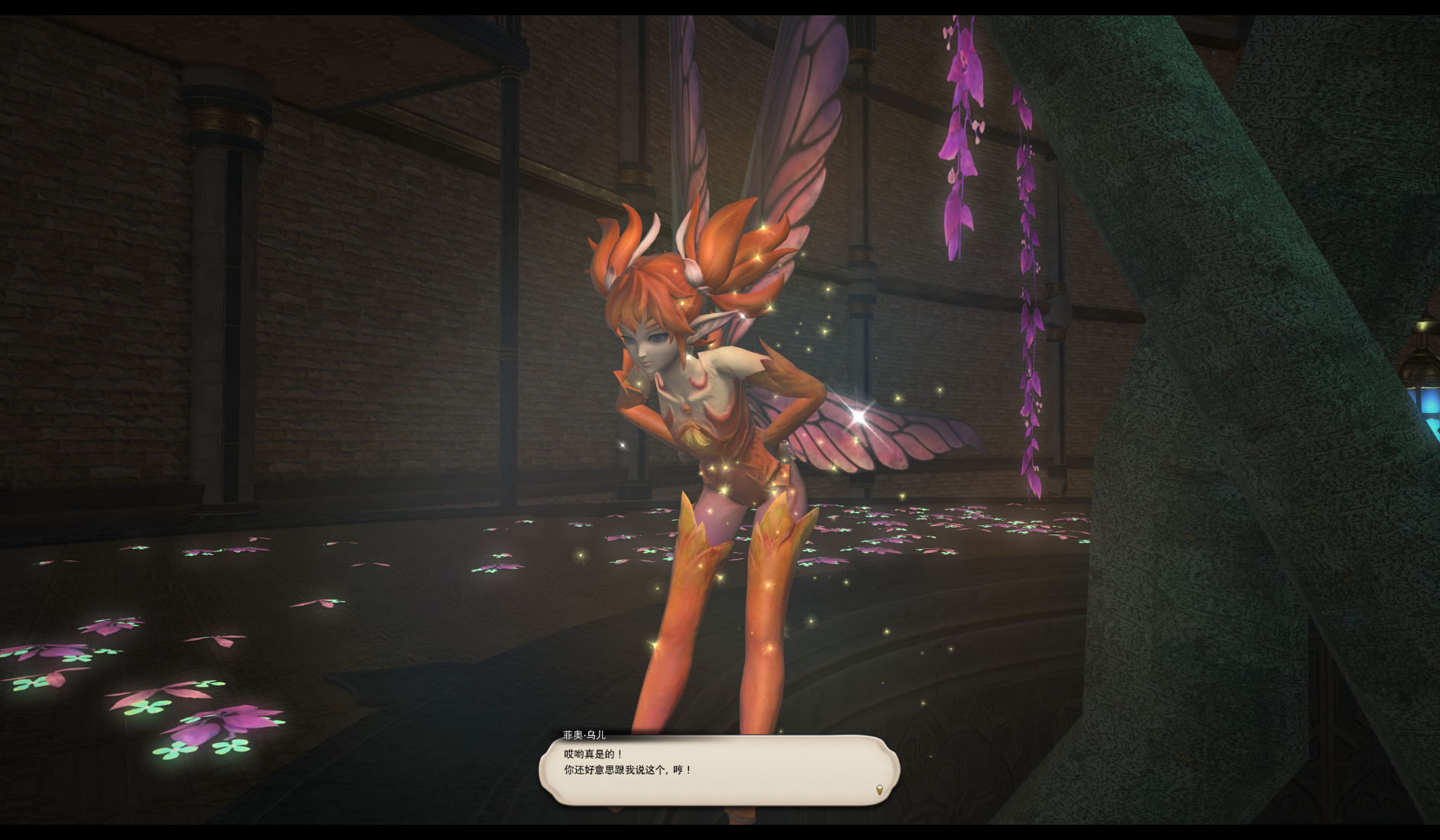
Task: Click the dialogue continue arrow indicator
Action: (x=879, y=790)
